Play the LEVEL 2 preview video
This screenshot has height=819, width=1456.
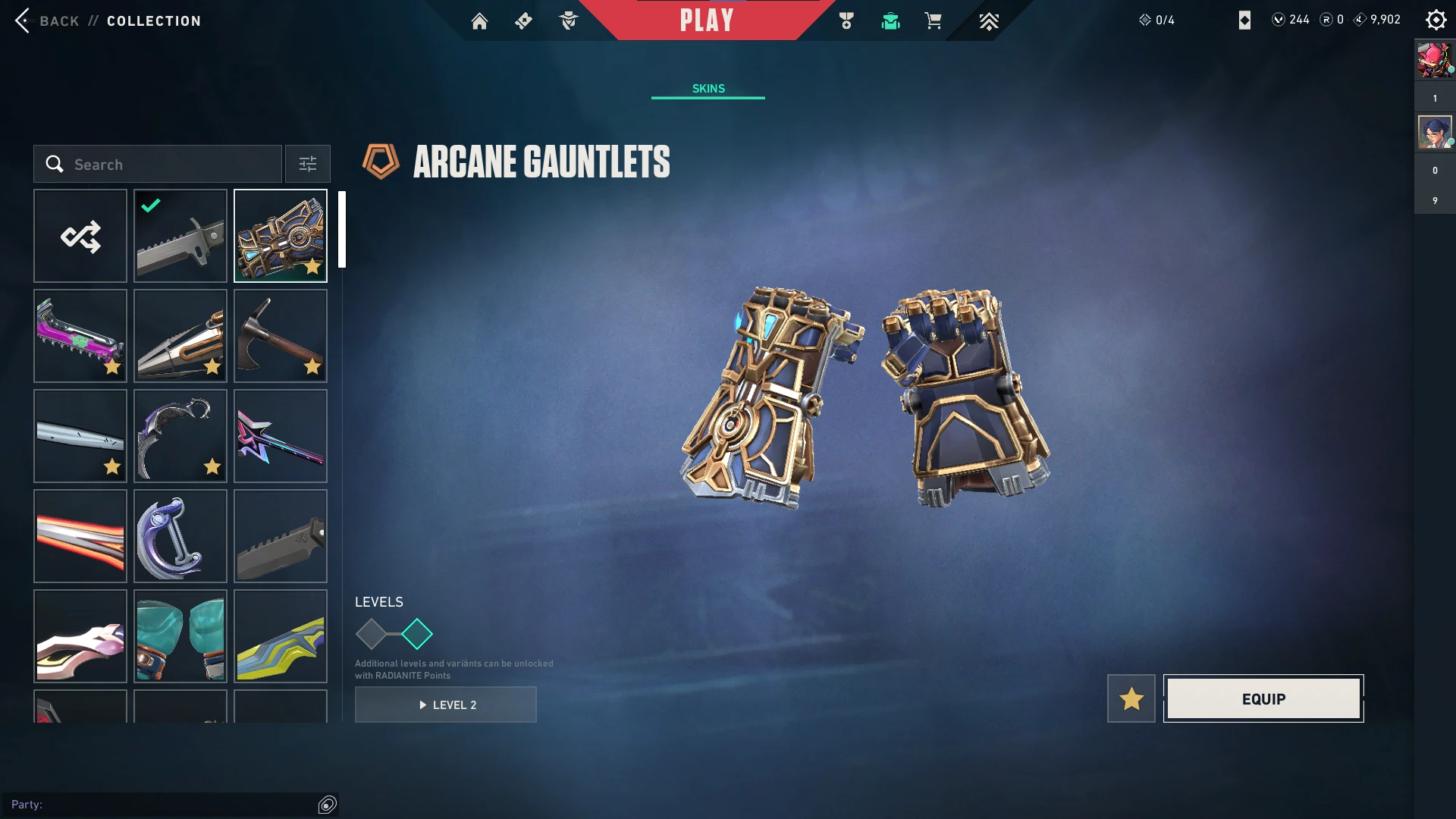446,705
